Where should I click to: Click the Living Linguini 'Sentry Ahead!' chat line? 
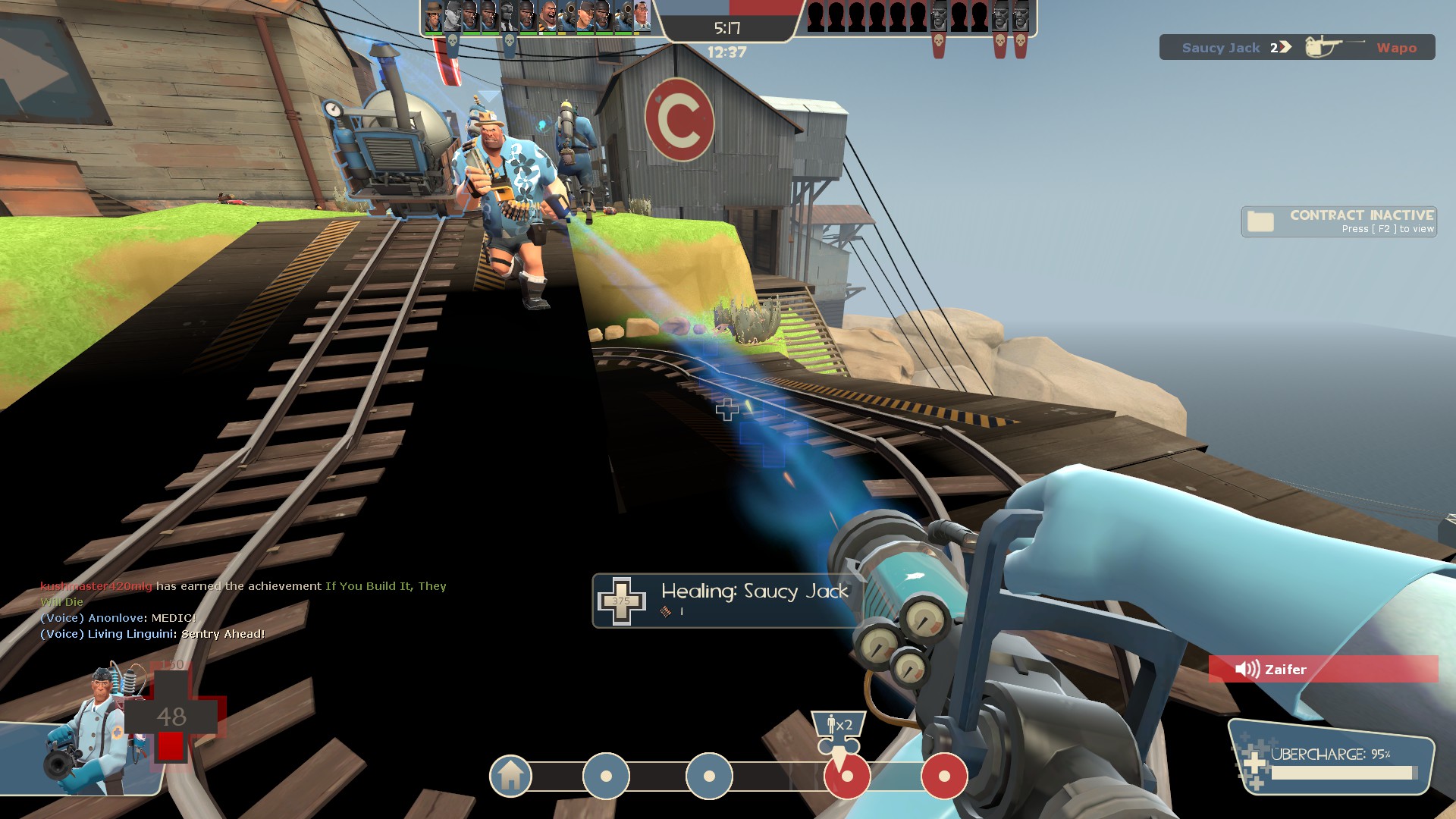(152, 634)
